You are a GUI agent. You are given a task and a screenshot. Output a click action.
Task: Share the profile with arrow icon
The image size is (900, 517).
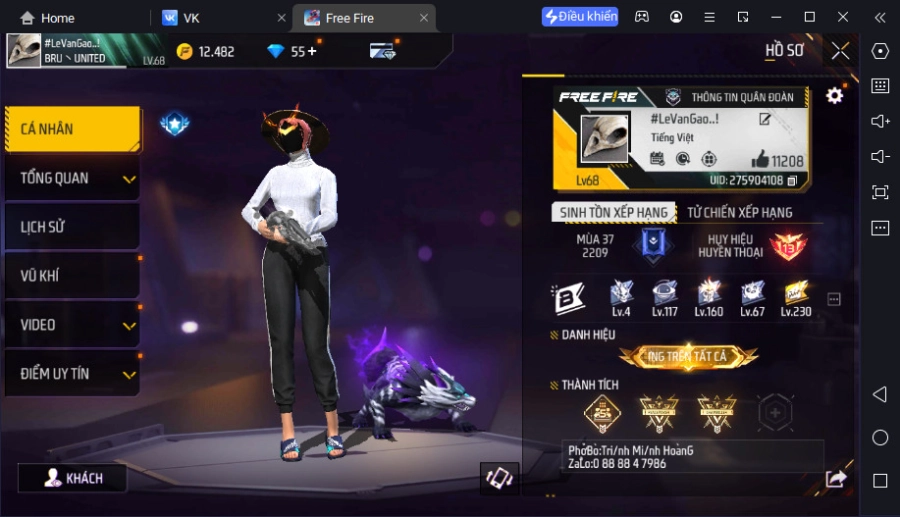tap(835, 479)
